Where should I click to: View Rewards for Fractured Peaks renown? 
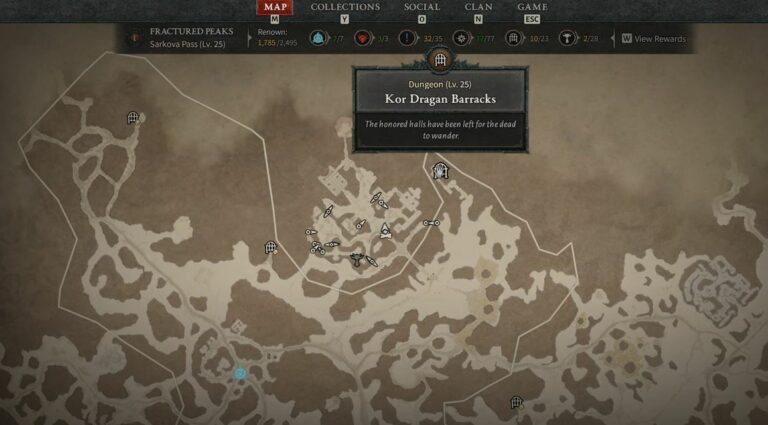654,39
